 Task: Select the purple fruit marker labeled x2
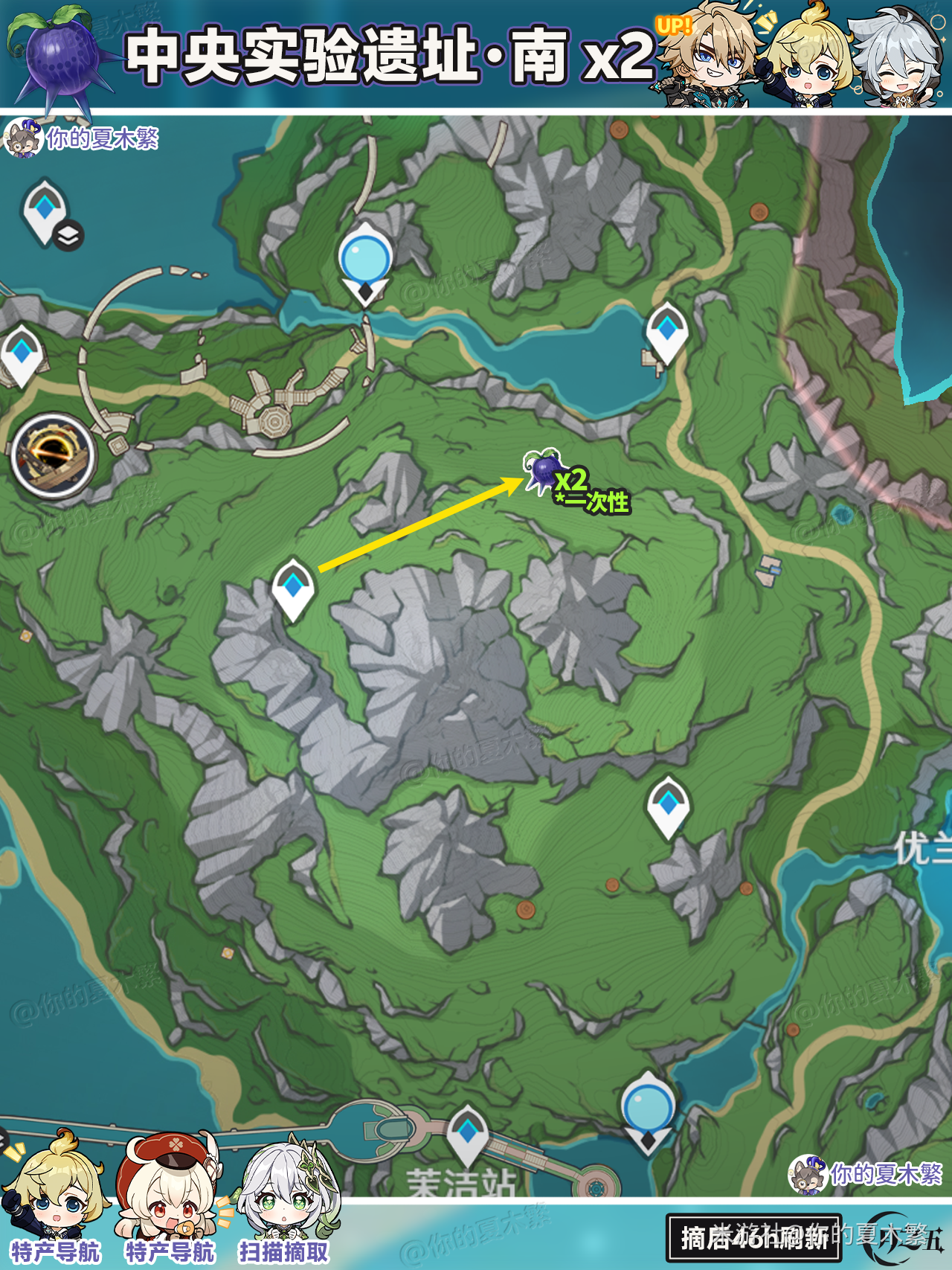(x=544, y=469)
